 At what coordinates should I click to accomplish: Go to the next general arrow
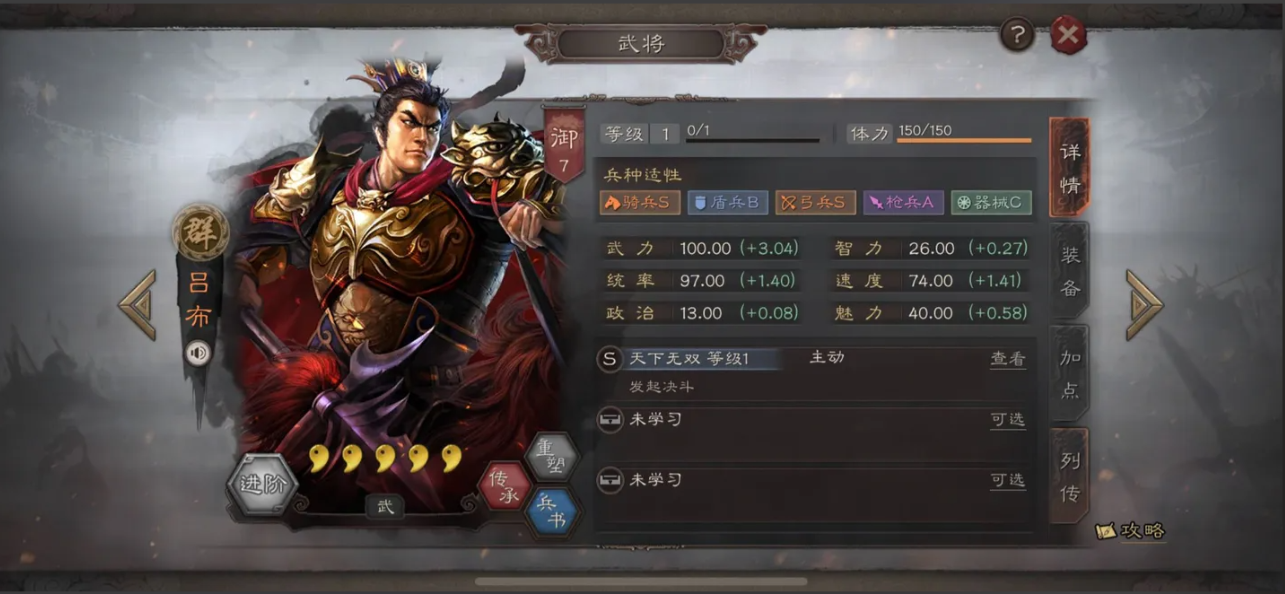point(1144,304)
